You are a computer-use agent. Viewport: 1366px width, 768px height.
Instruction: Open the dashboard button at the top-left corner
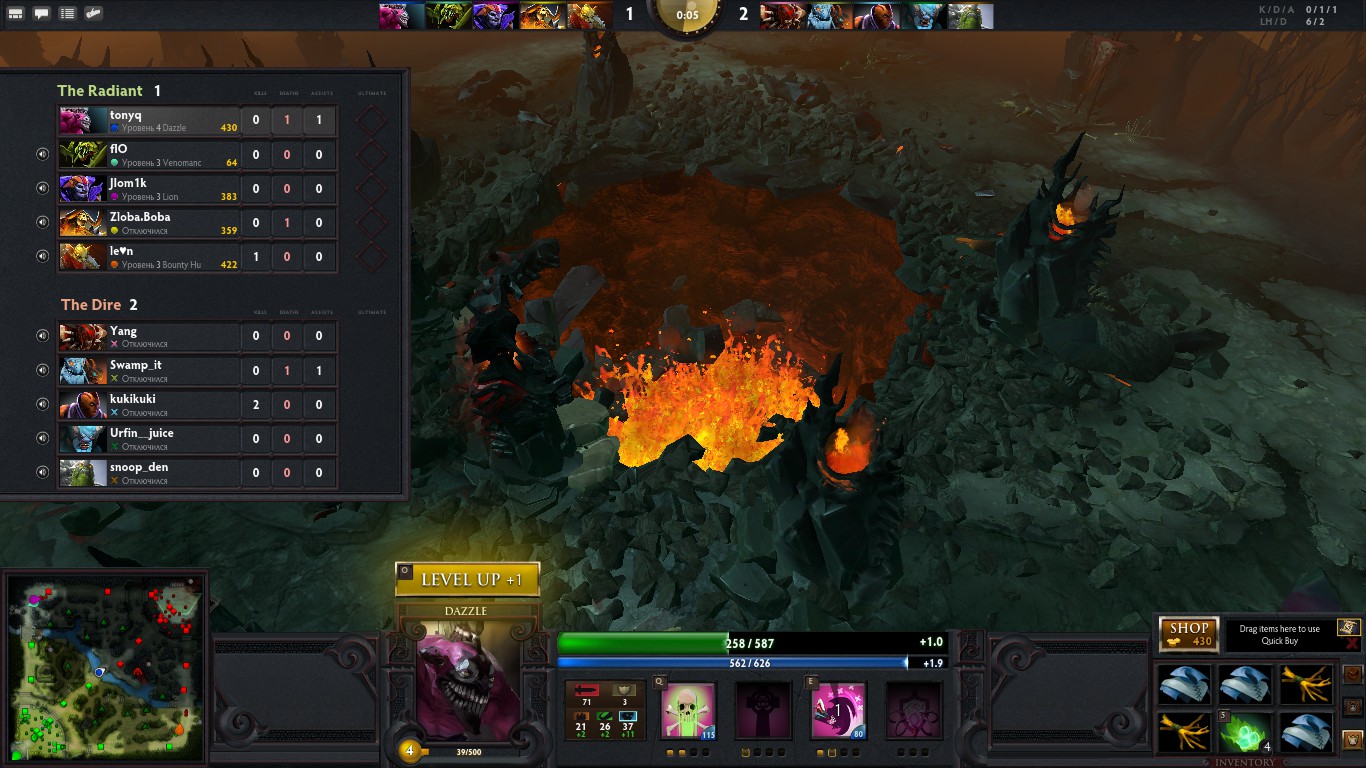pos(16,14)
